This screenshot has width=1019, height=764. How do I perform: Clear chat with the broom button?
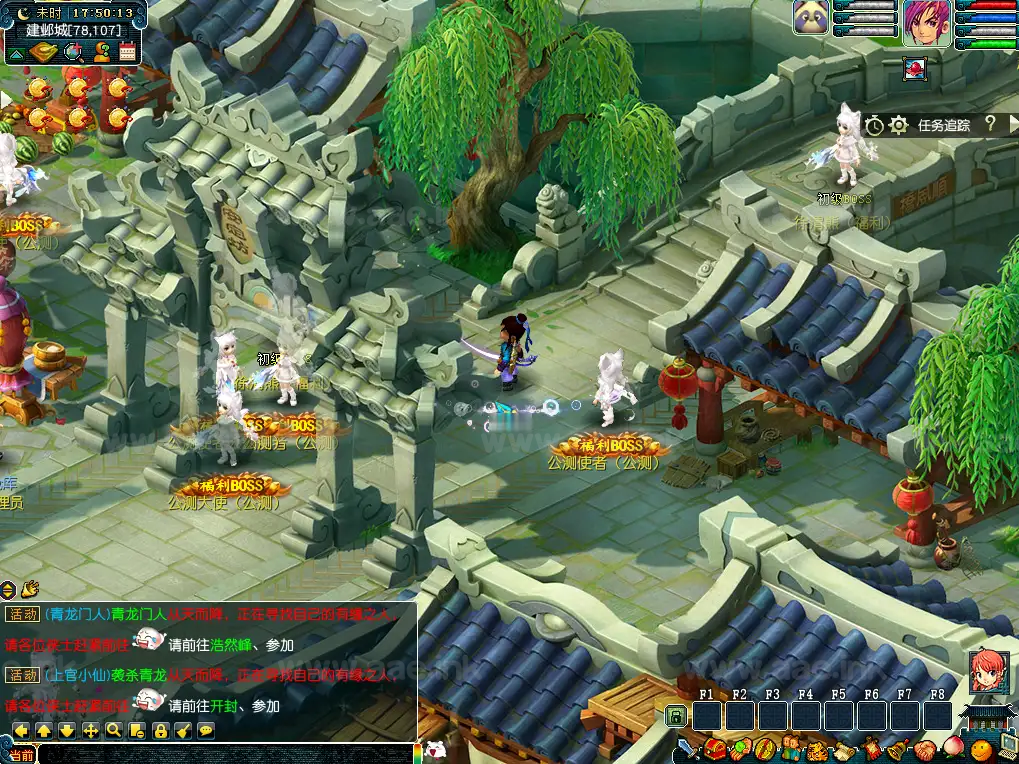click(183, 731)
